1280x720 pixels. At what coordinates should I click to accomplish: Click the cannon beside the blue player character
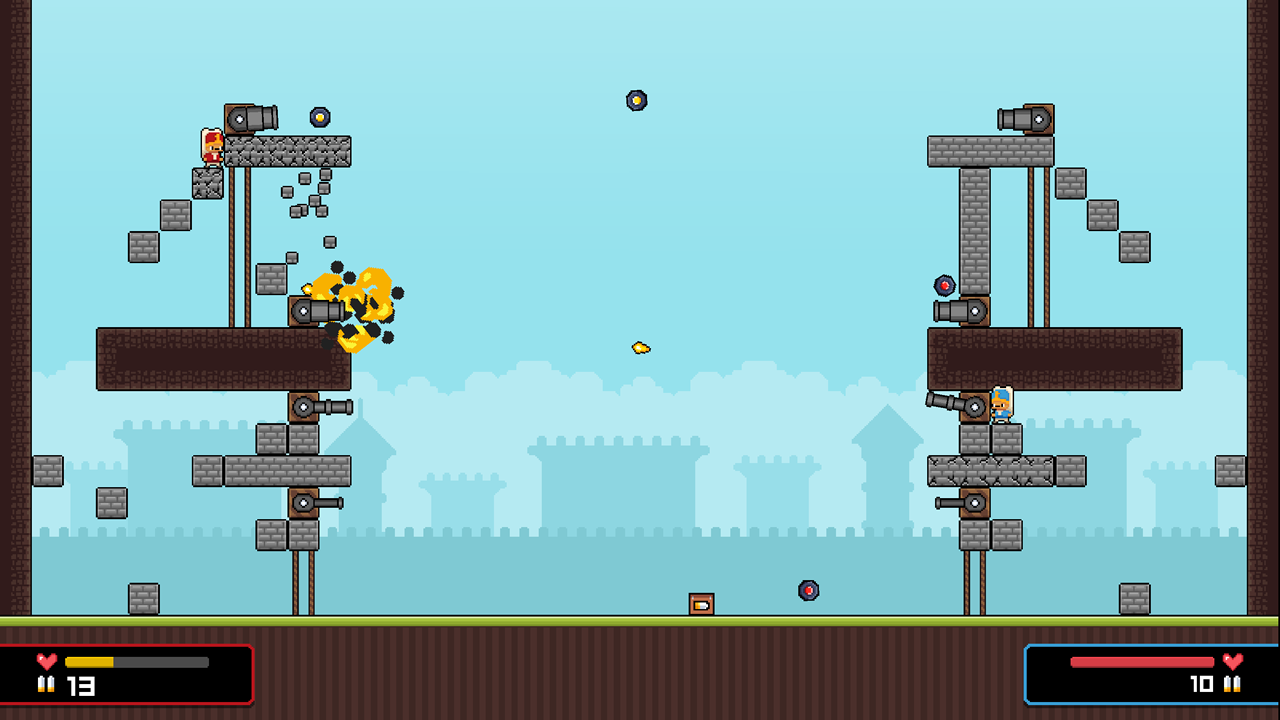pyautogui.click(x=963, y=405)
